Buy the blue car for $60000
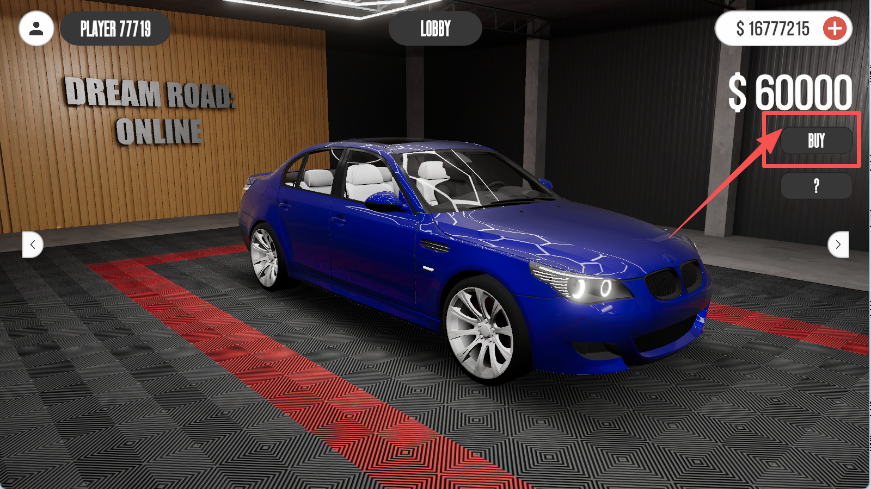 [816, 141]
